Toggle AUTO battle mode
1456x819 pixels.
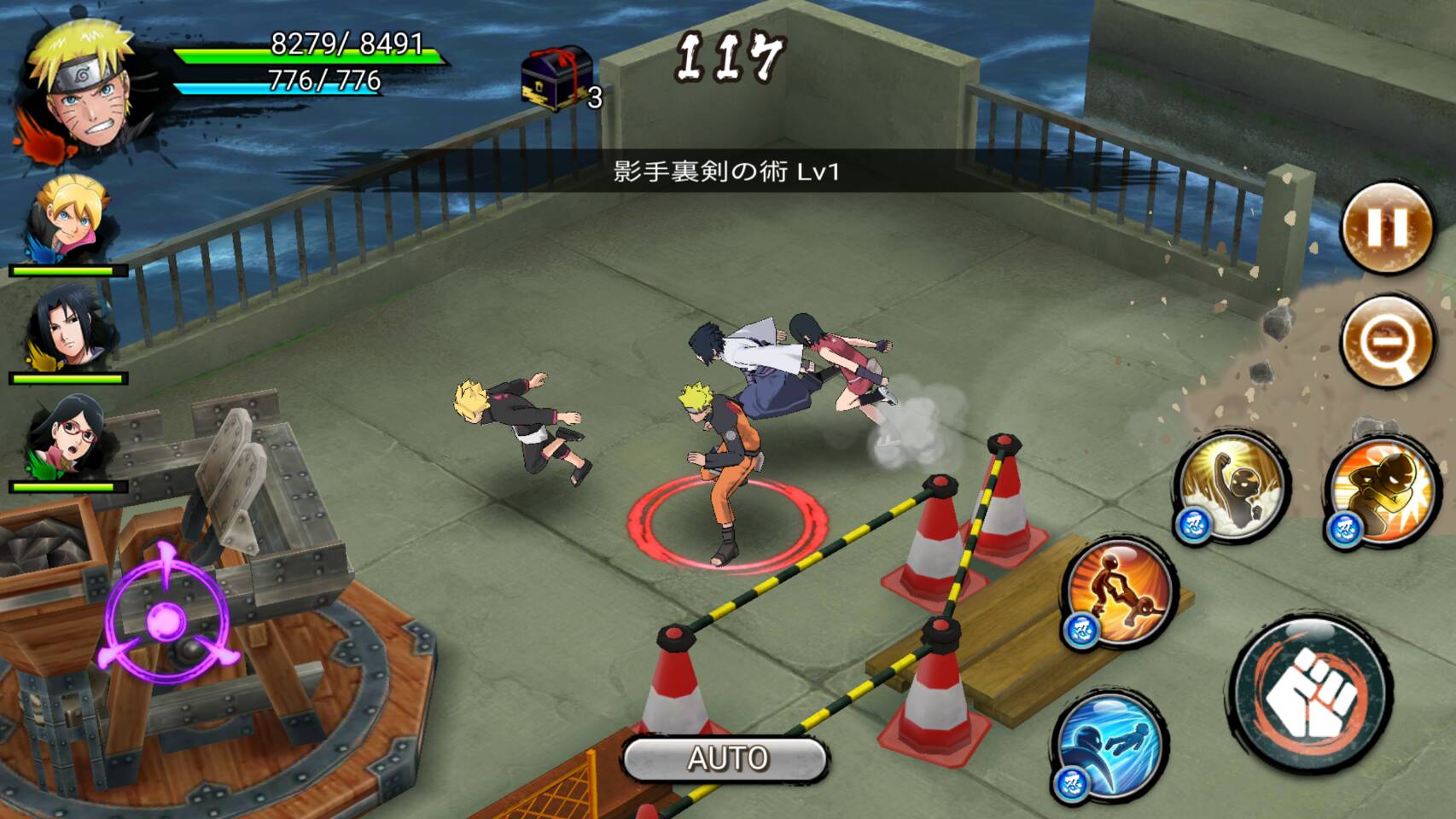pyautogui.click(x=726, y=758)
